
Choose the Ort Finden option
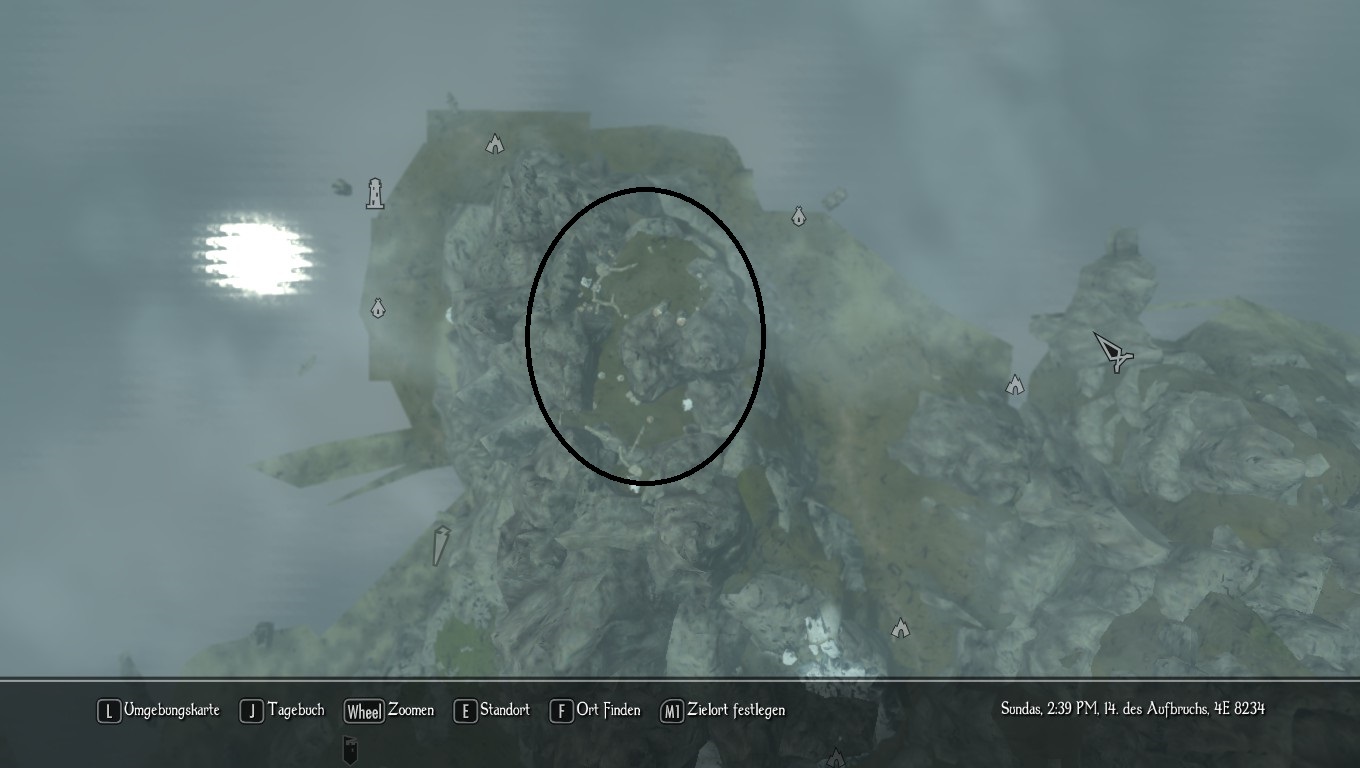click(596, 711)
